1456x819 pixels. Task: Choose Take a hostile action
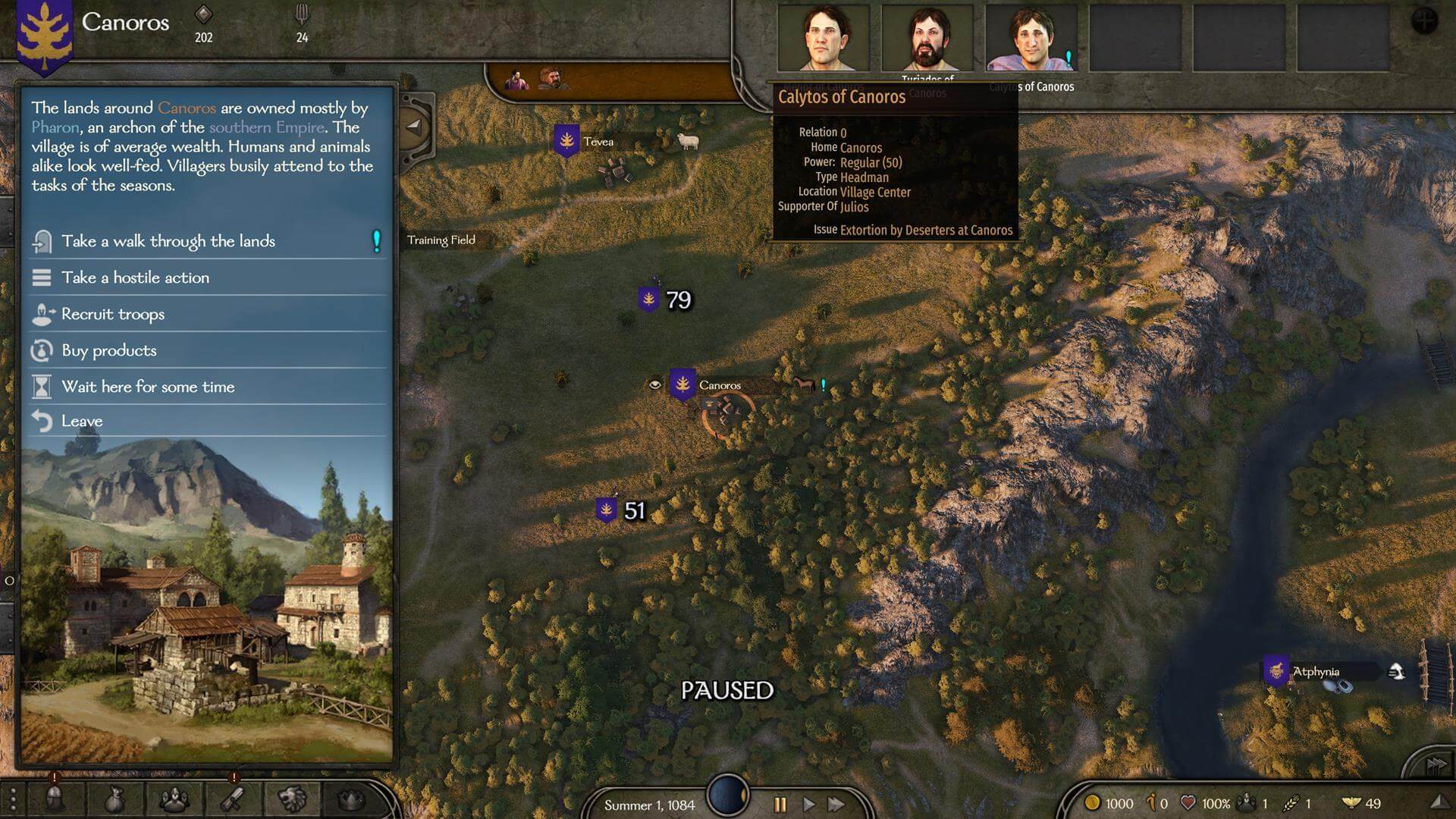pos(135,278)
